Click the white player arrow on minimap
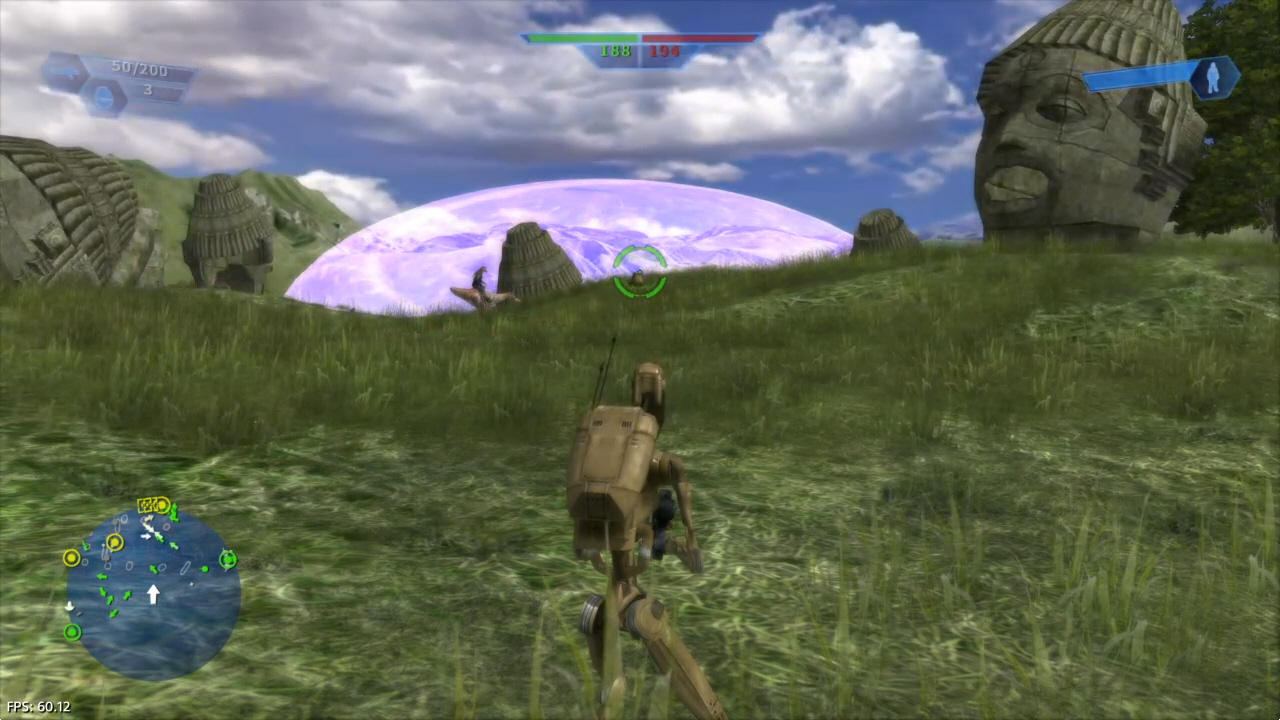1280x720 pixels. [153, 595]
